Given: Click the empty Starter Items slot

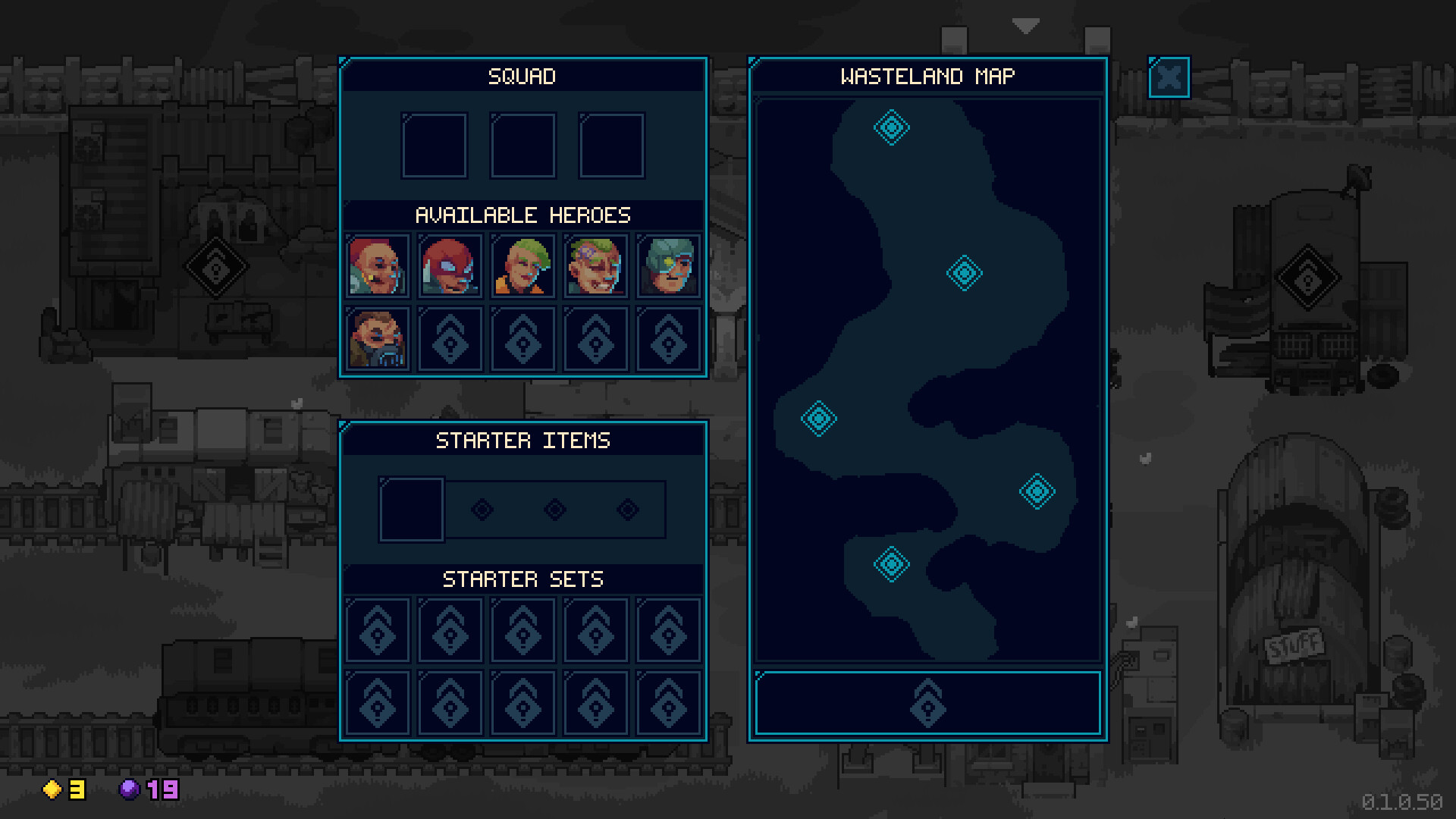Looking at the screenshot, I should point(412,509).
